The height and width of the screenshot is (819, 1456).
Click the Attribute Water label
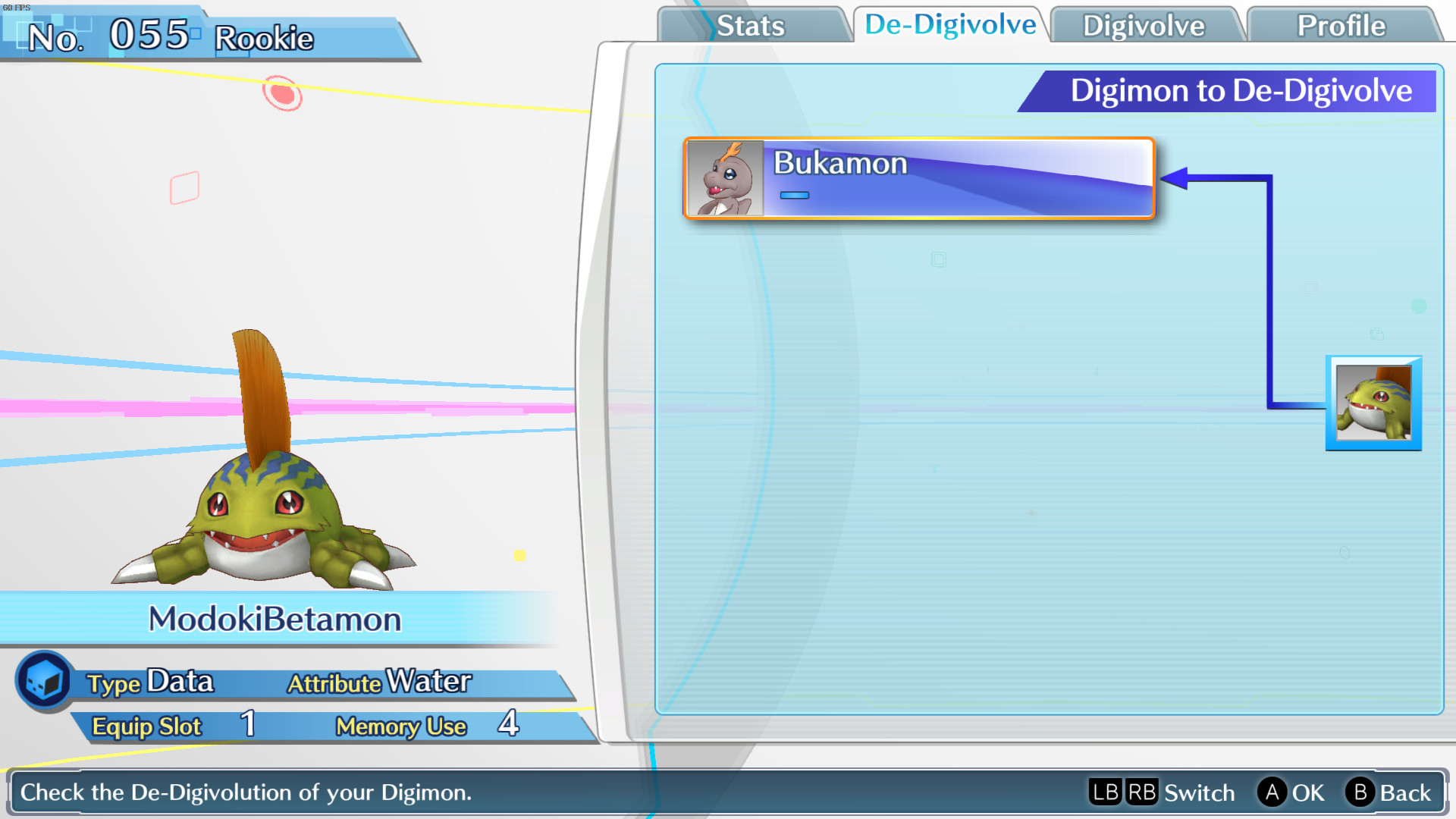(378, 681)
